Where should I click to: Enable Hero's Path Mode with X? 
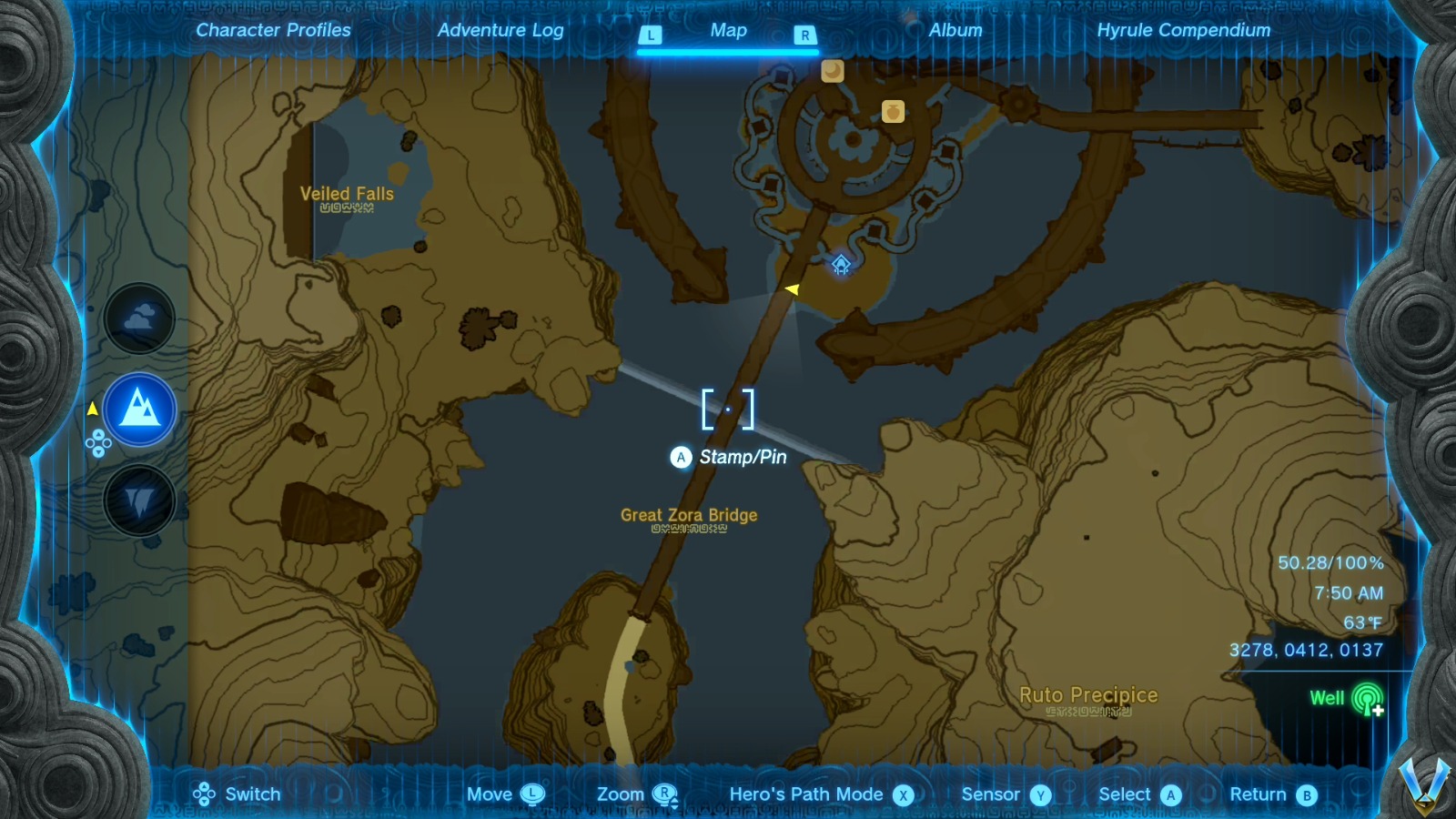click(902, 794)
